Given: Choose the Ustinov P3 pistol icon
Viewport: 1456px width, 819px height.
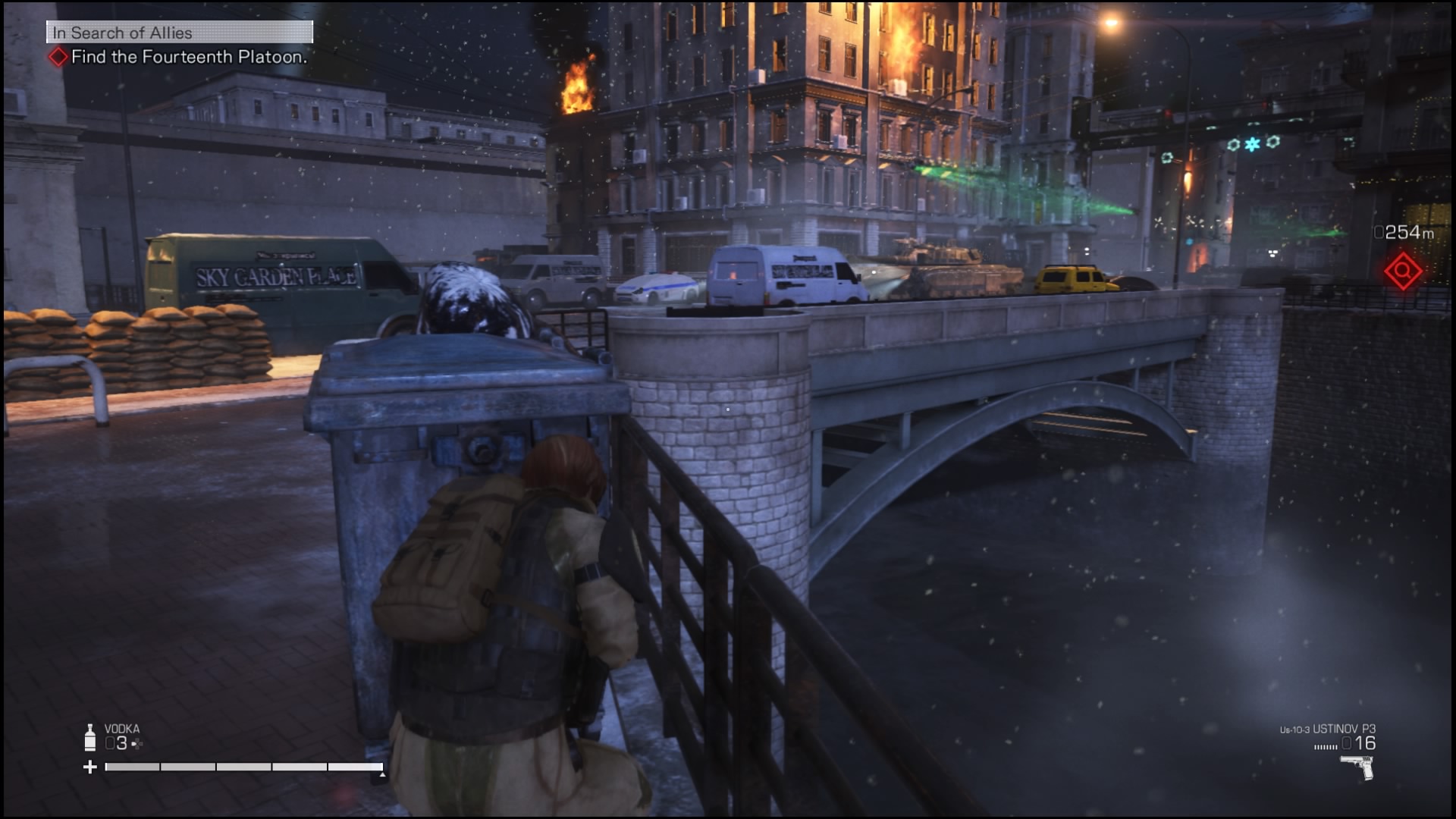Looking at the screenshot, I should coord(1357,767).
